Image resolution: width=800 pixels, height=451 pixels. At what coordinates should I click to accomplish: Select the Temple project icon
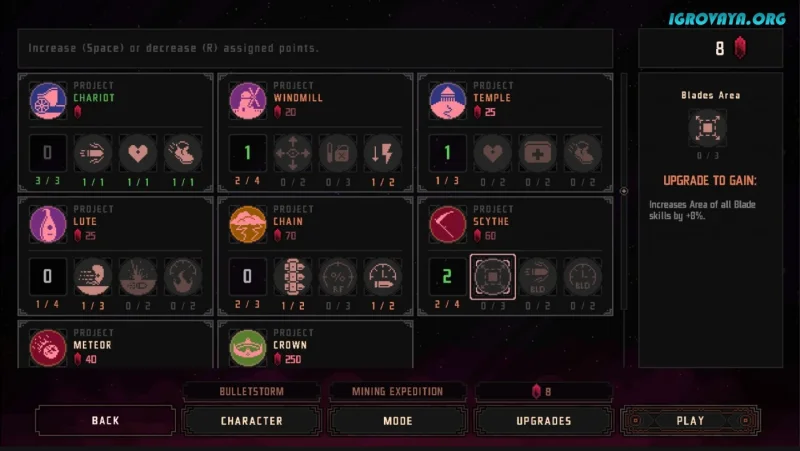coord(448,101)
